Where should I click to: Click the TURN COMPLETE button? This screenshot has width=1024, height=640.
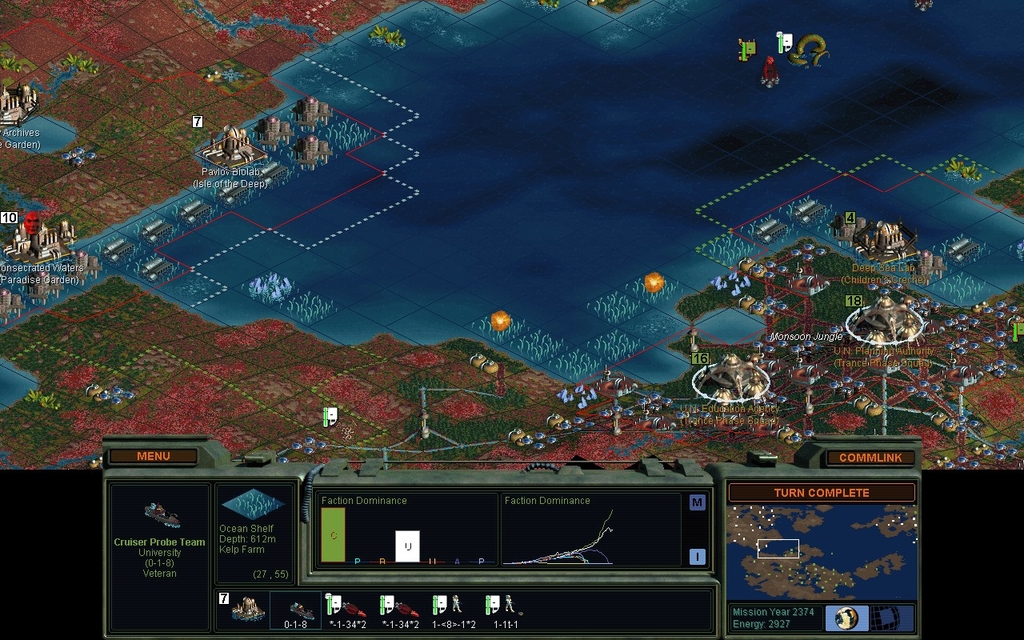[821, 493]
